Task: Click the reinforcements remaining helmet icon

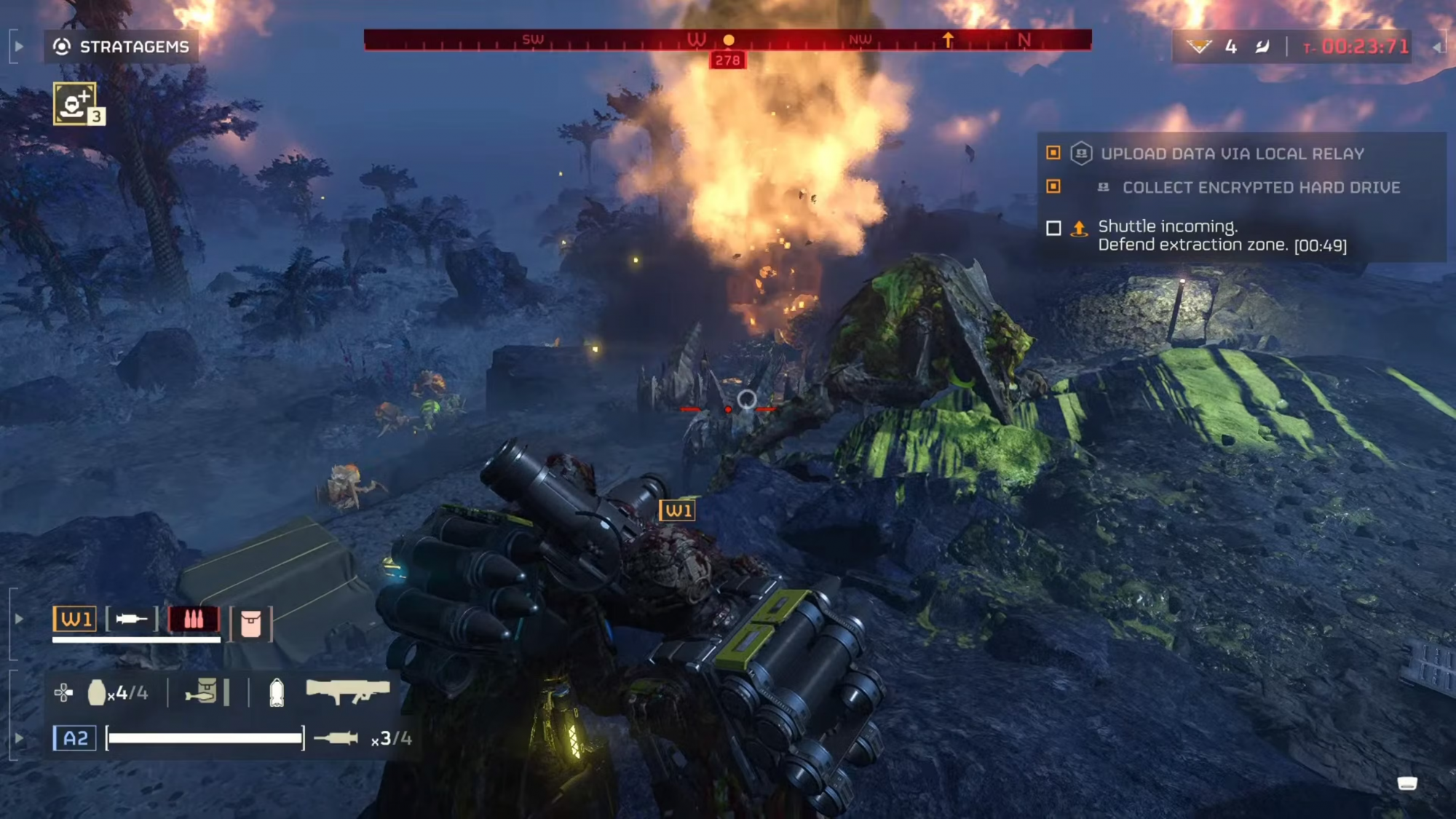Action: [x=1198, y=47]
